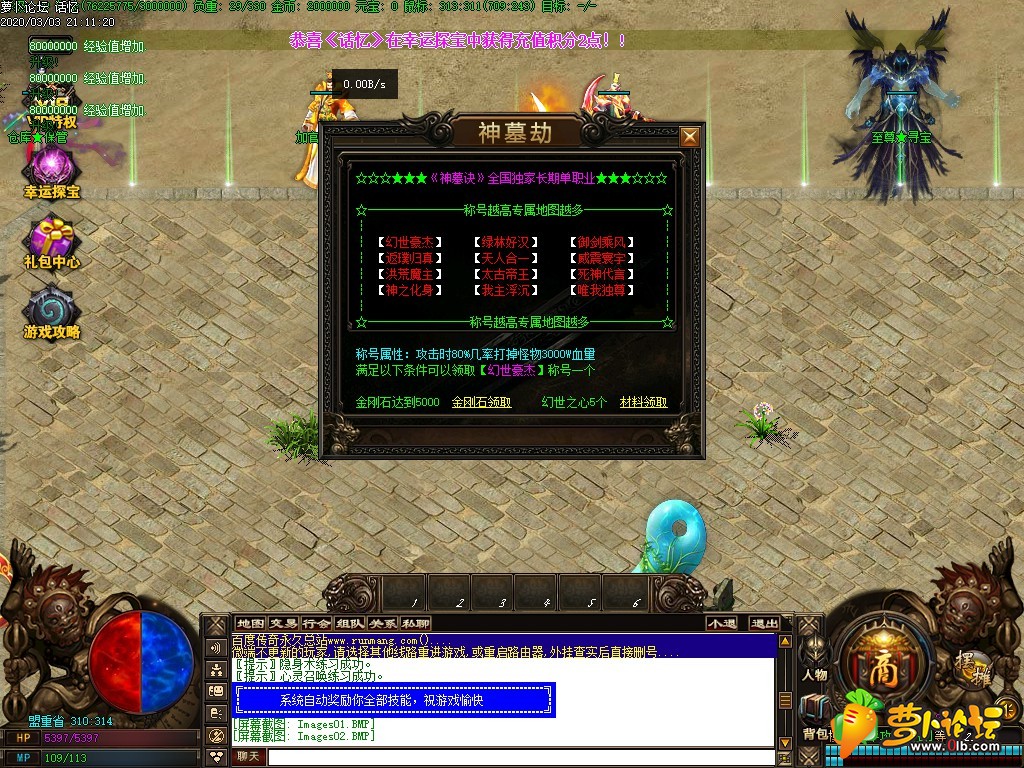Click the 退出 exit button

tap(764, 623)
